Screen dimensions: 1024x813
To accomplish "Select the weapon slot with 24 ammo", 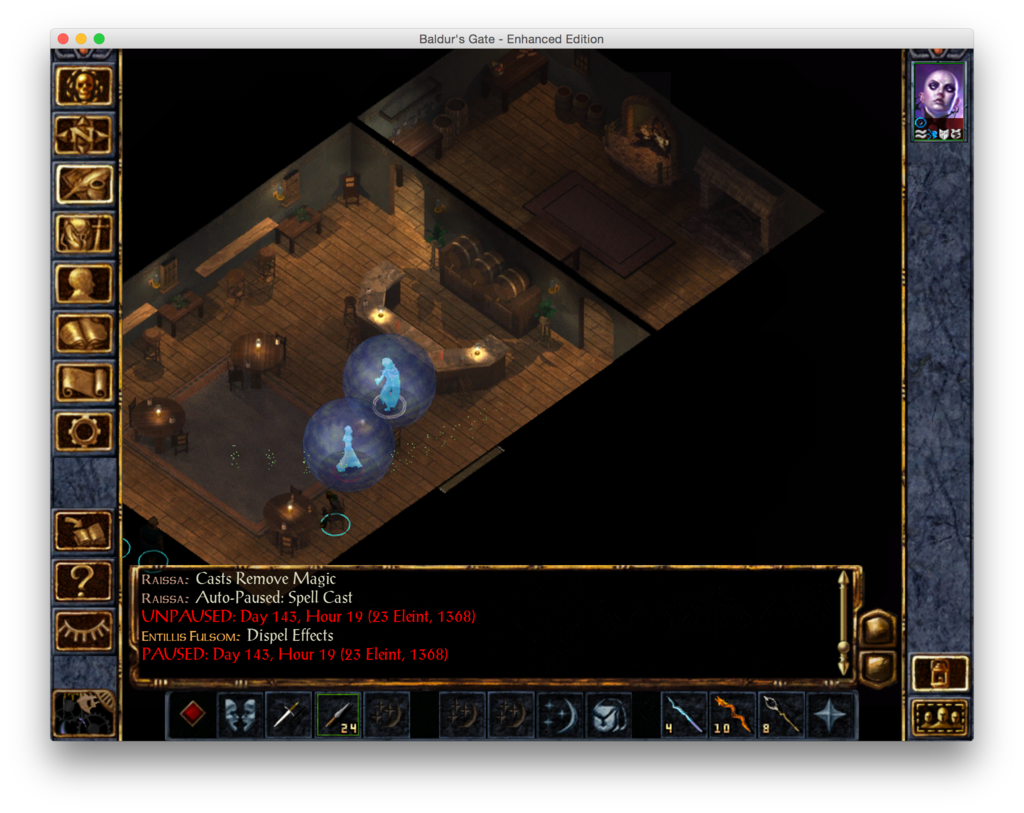I will [x=338, y=715].
